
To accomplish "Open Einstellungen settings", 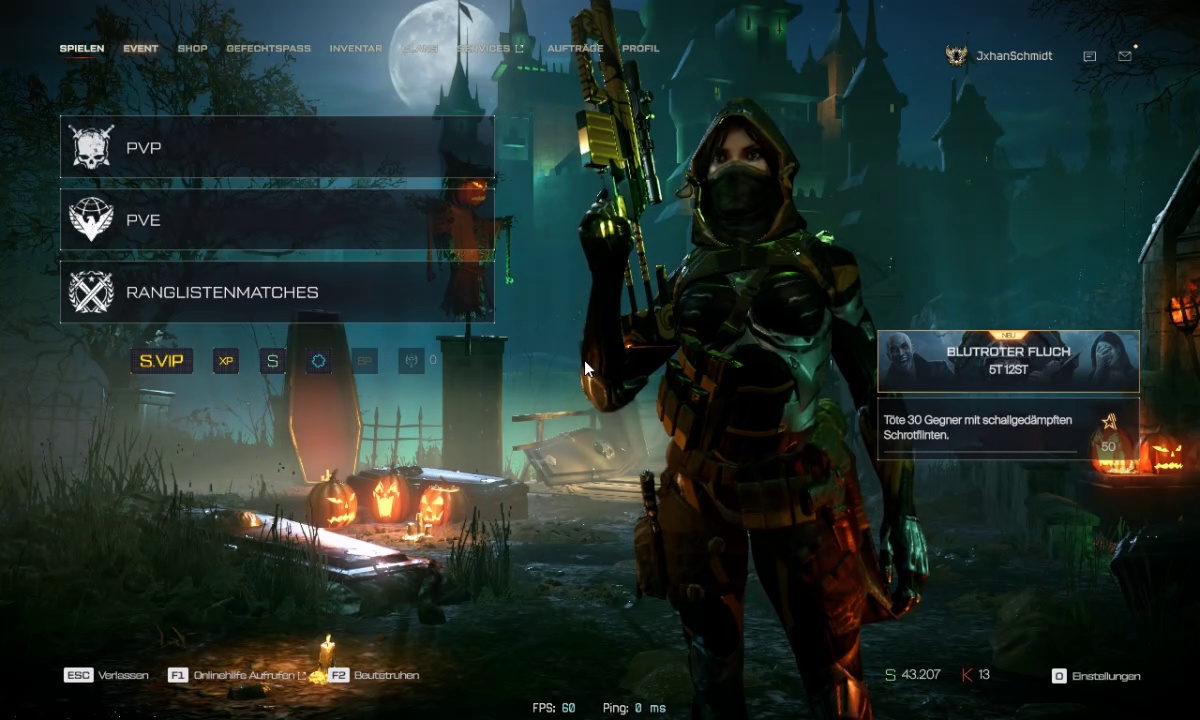I will (1097, 676).
